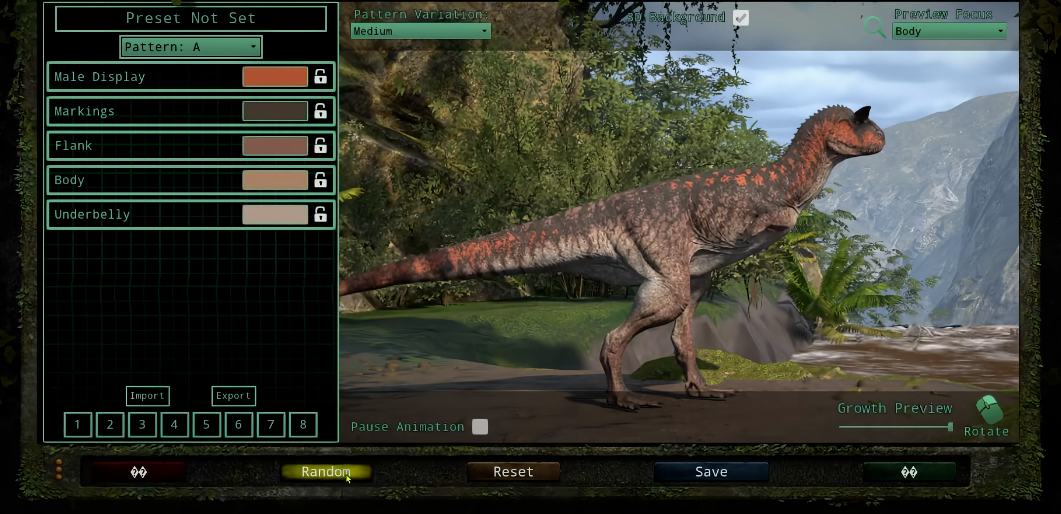Open the Preview Focus dropdown
Viewport: 1061px width, 514px height.
click(x=949, y=31)
